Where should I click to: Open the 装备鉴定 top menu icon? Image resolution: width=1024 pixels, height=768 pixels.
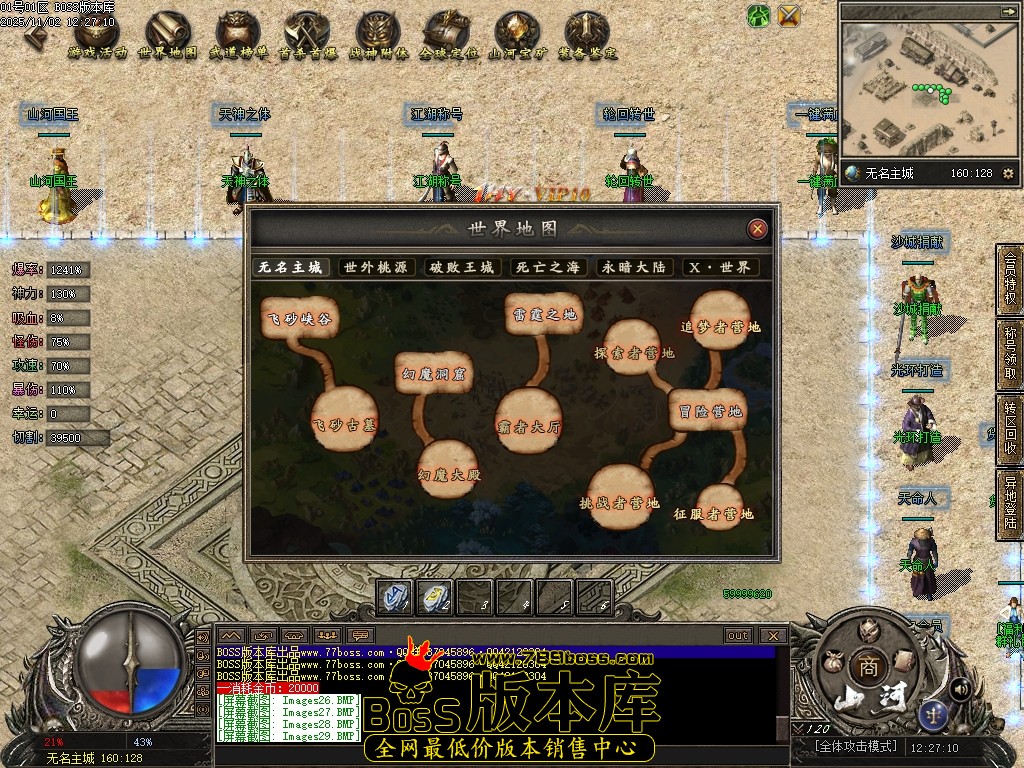pyautogui.click(x=587, y=36)
